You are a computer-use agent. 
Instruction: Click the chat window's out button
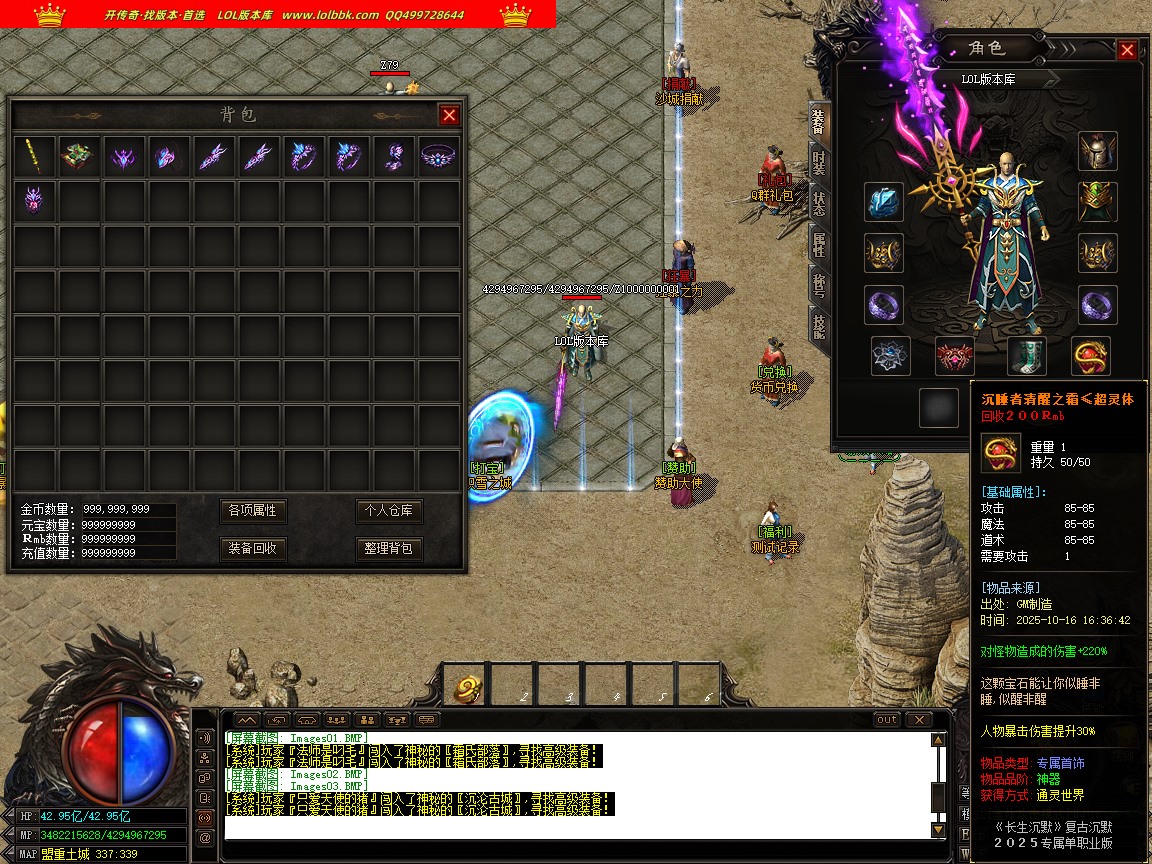point(886,720)
